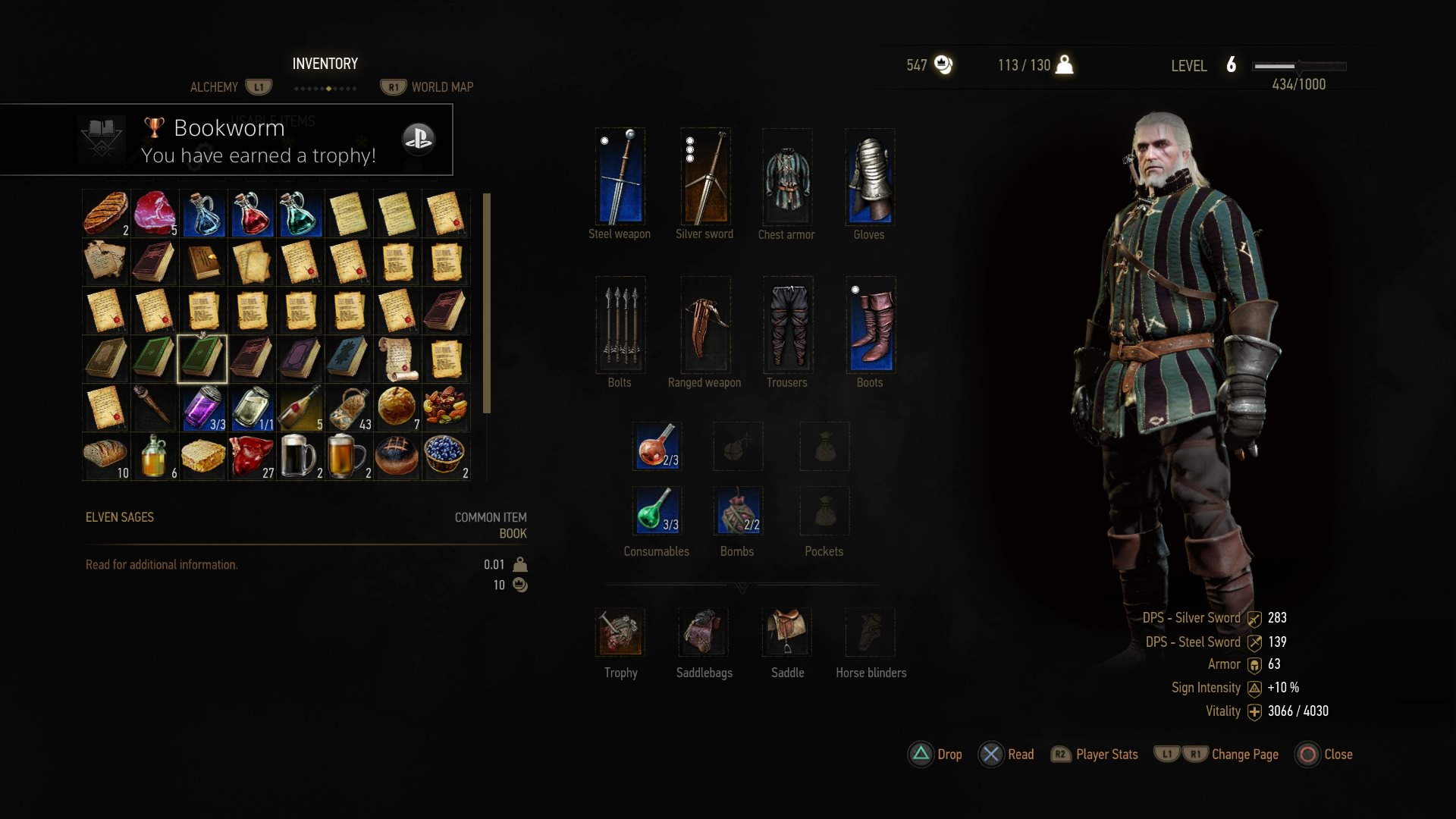Select the equipped silver sword slot

click(x=705, y=177)
